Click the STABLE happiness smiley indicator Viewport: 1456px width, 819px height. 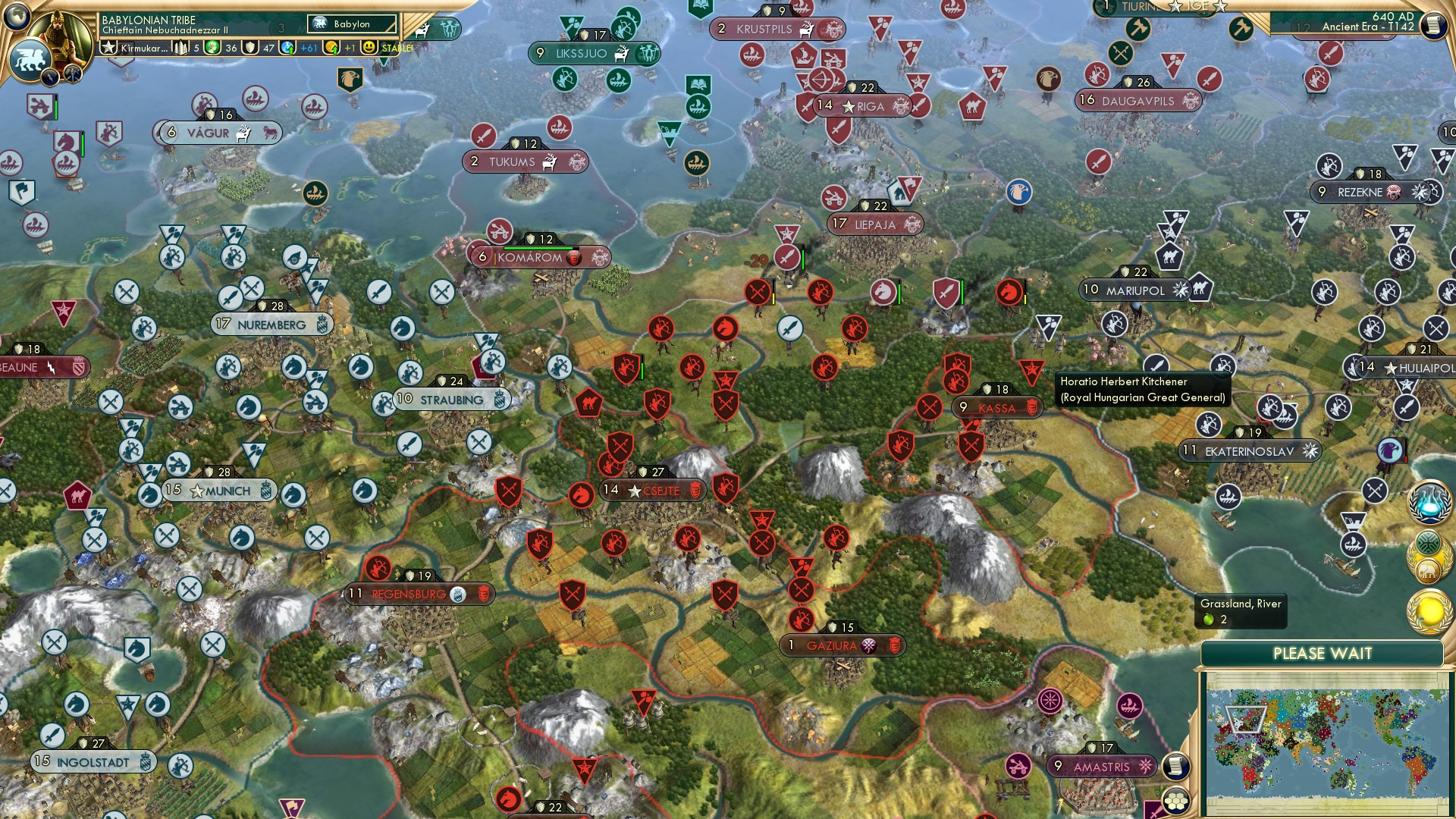369,48
